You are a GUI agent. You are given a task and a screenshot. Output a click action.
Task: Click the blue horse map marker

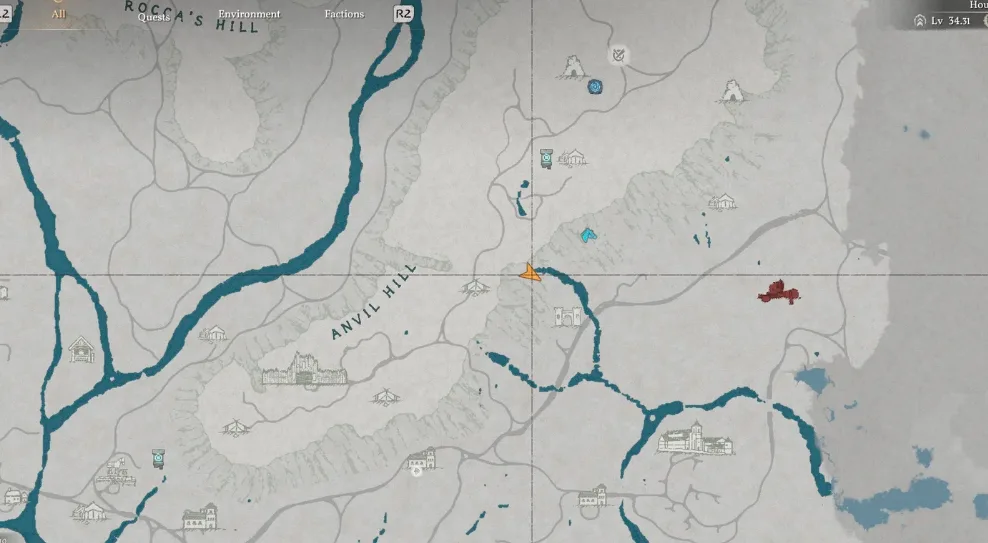pyautogui.click(x=588, y=236)
